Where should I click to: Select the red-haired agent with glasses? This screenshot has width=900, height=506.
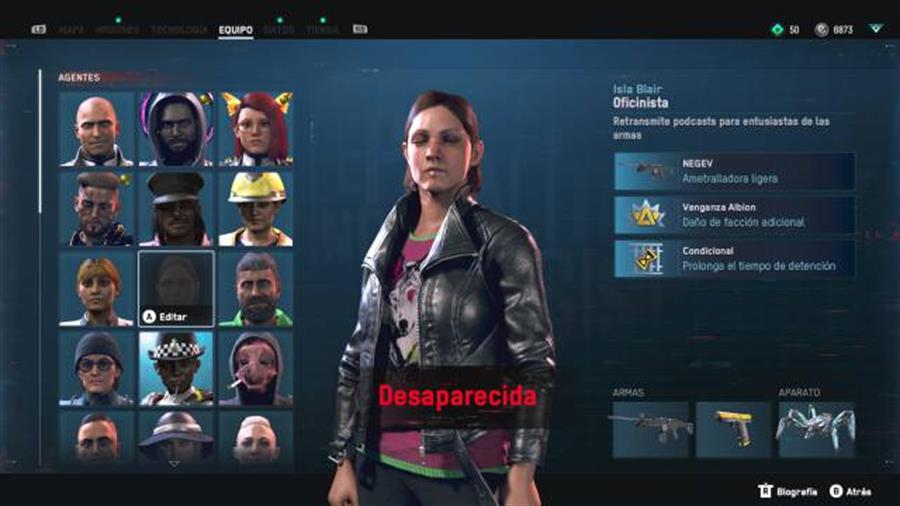(x=256, y=128)
